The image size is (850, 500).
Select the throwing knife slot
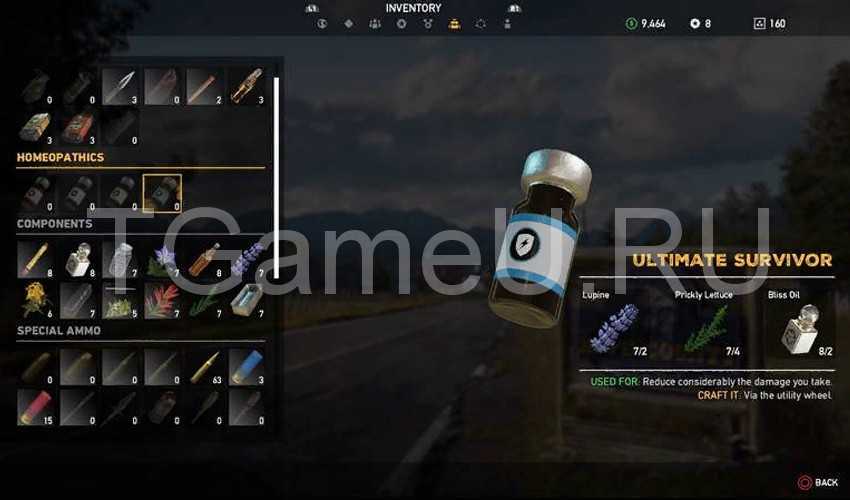119,87
